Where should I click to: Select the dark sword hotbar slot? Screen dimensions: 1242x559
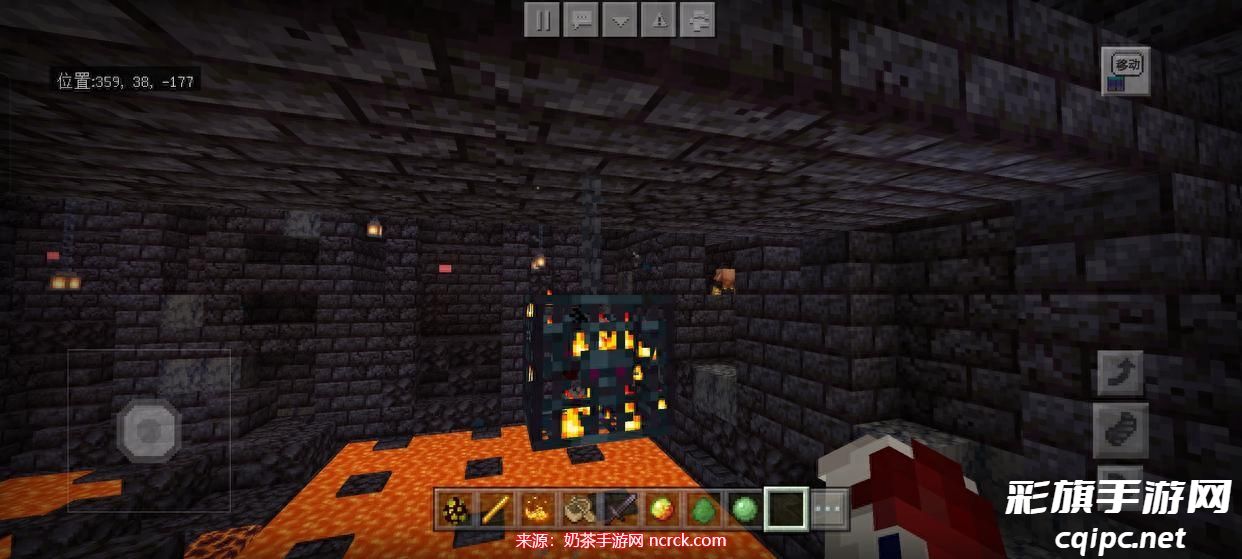619,510
